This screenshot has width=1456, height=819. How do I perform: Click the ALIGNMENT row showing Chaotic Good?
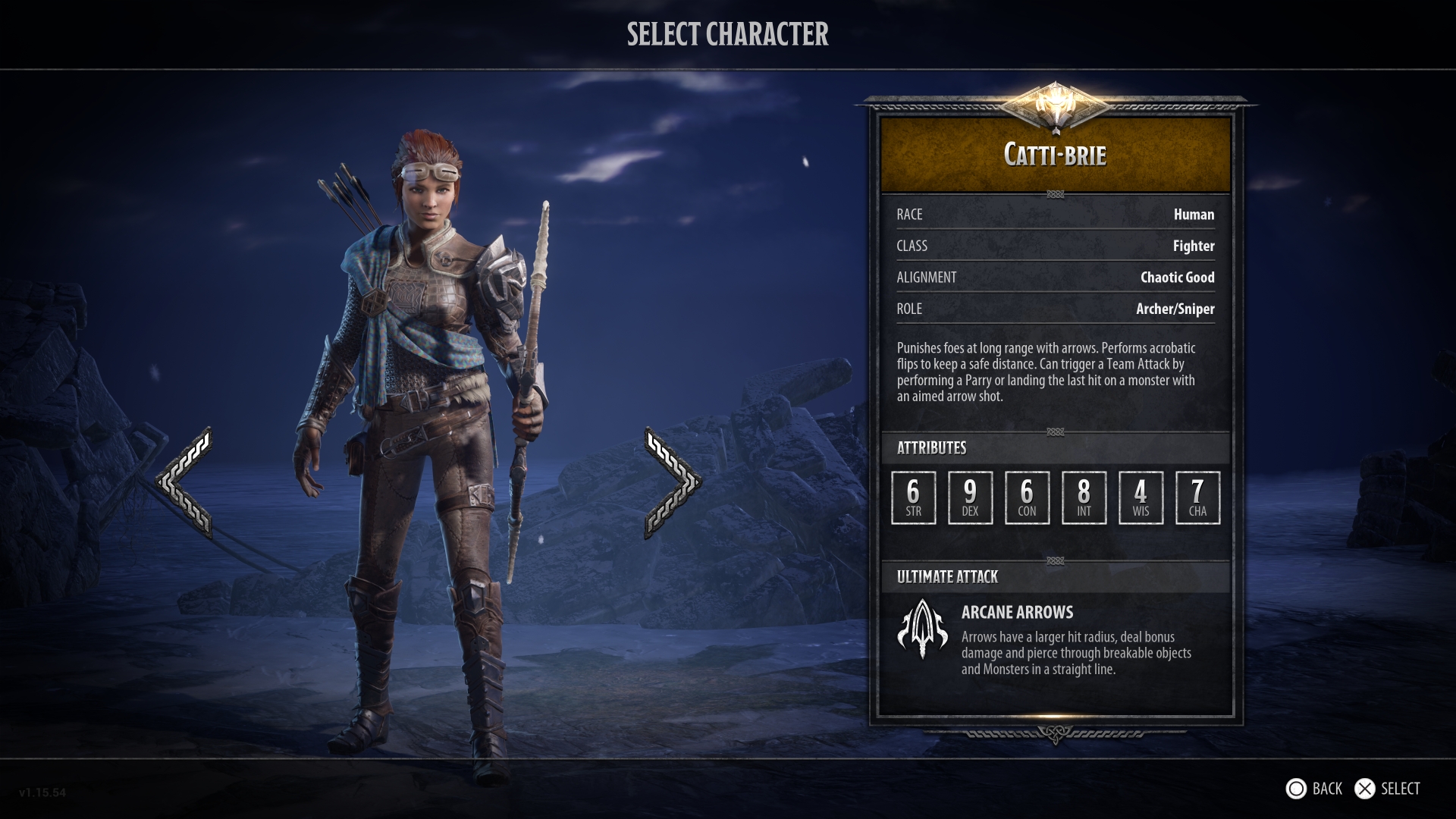point(1056,277)
